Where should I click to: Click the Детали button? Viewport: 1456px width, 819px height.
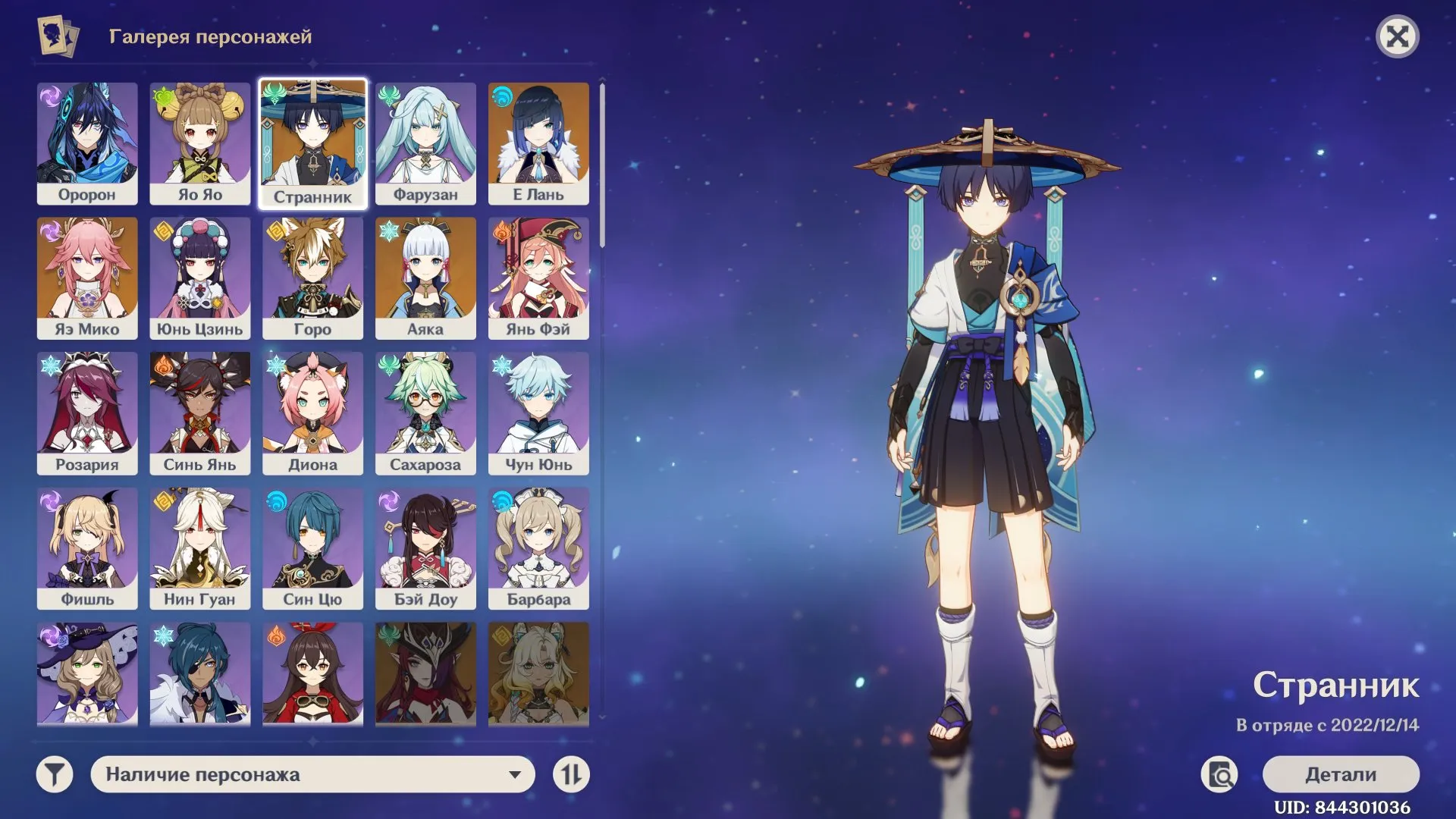[1341, 774]
